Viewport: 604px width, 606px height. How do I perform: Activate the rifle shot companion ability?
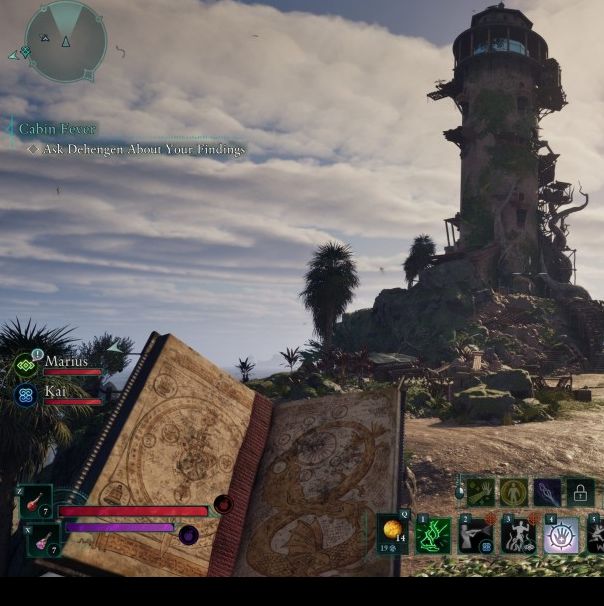point(475,536)
